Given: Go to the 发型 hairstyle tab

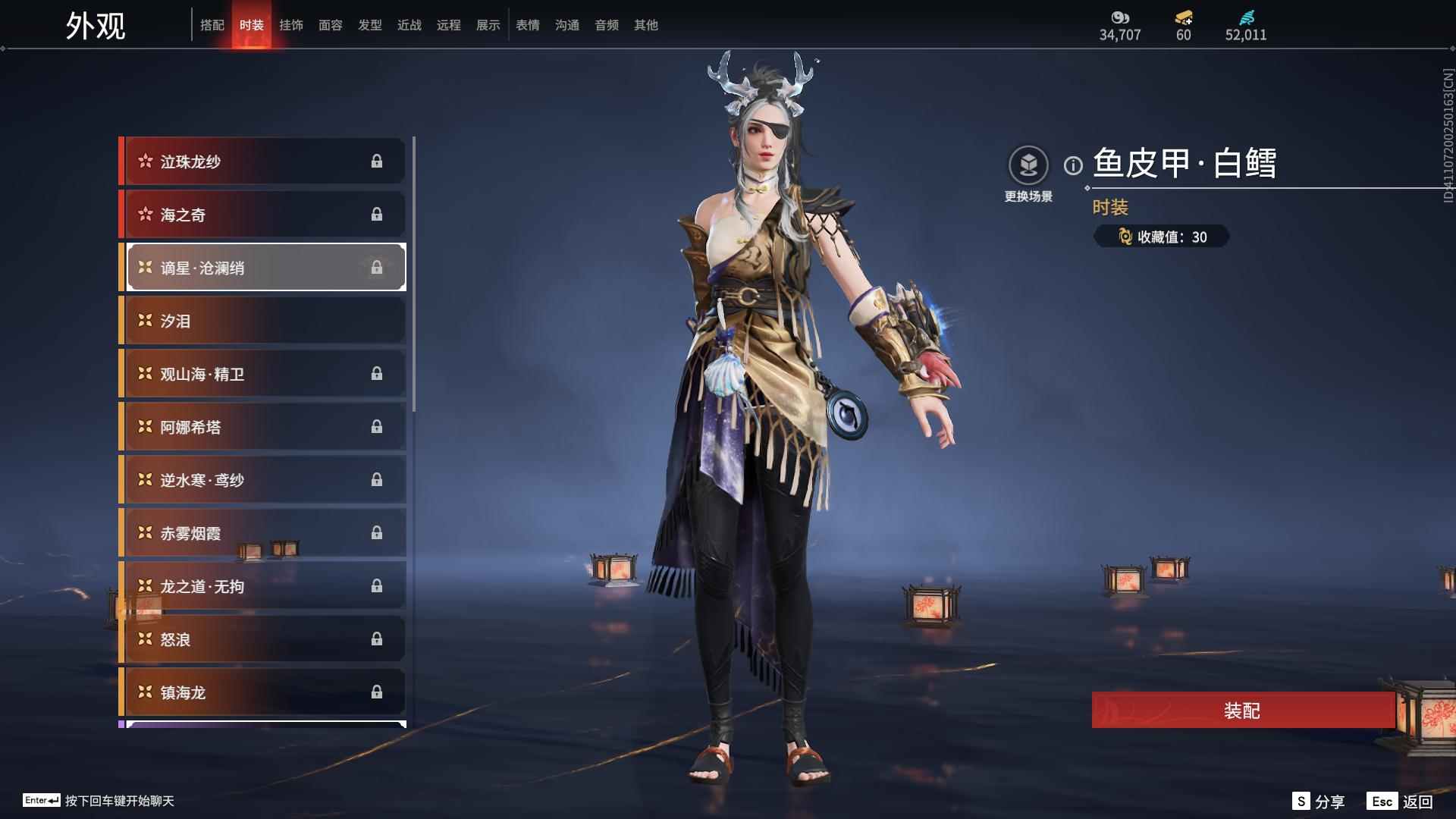Looking at the screenshot, I should (370, 25).
